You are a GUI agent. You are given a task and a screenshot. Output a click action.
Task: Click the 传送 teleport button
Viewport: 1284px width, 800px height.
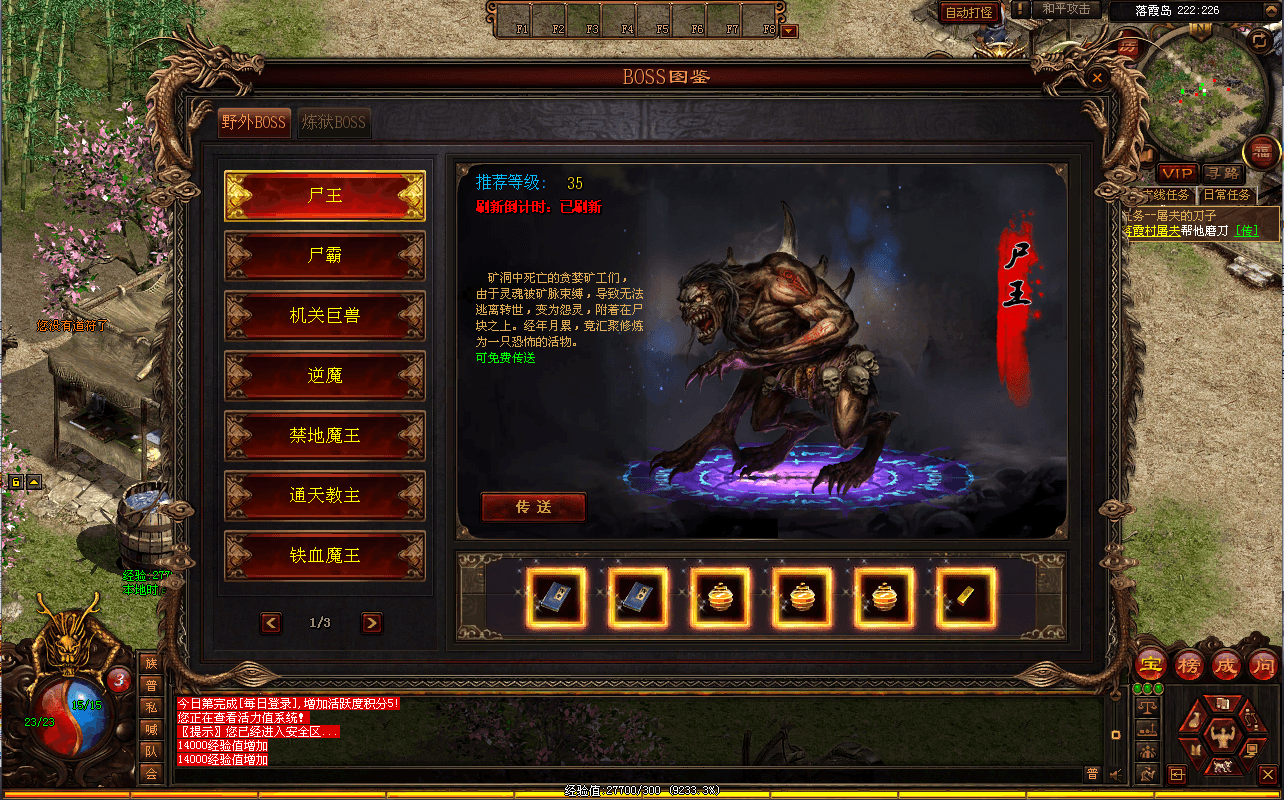tap(533, 507)
